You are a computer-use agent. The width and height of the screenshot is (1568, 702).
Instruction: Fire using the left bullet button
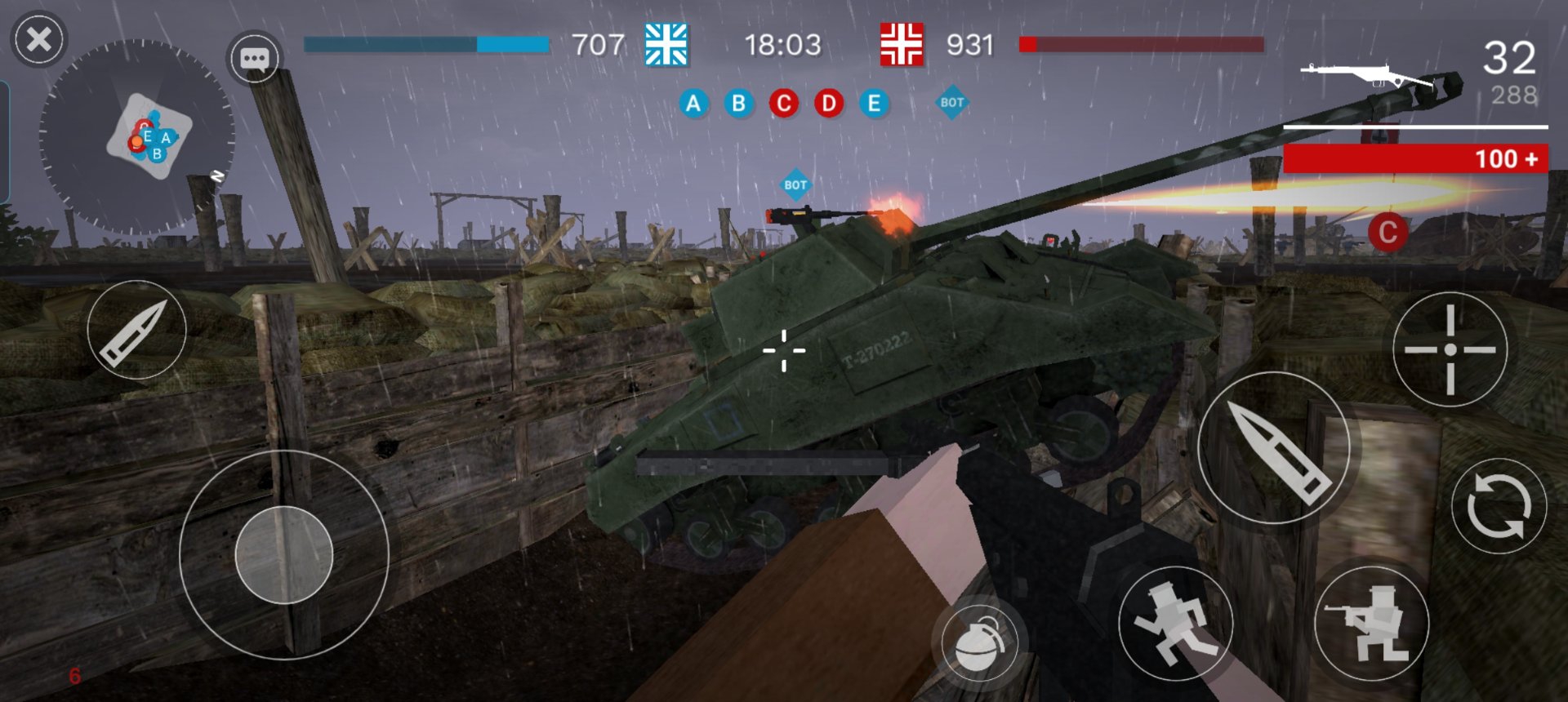pos(136,330)
